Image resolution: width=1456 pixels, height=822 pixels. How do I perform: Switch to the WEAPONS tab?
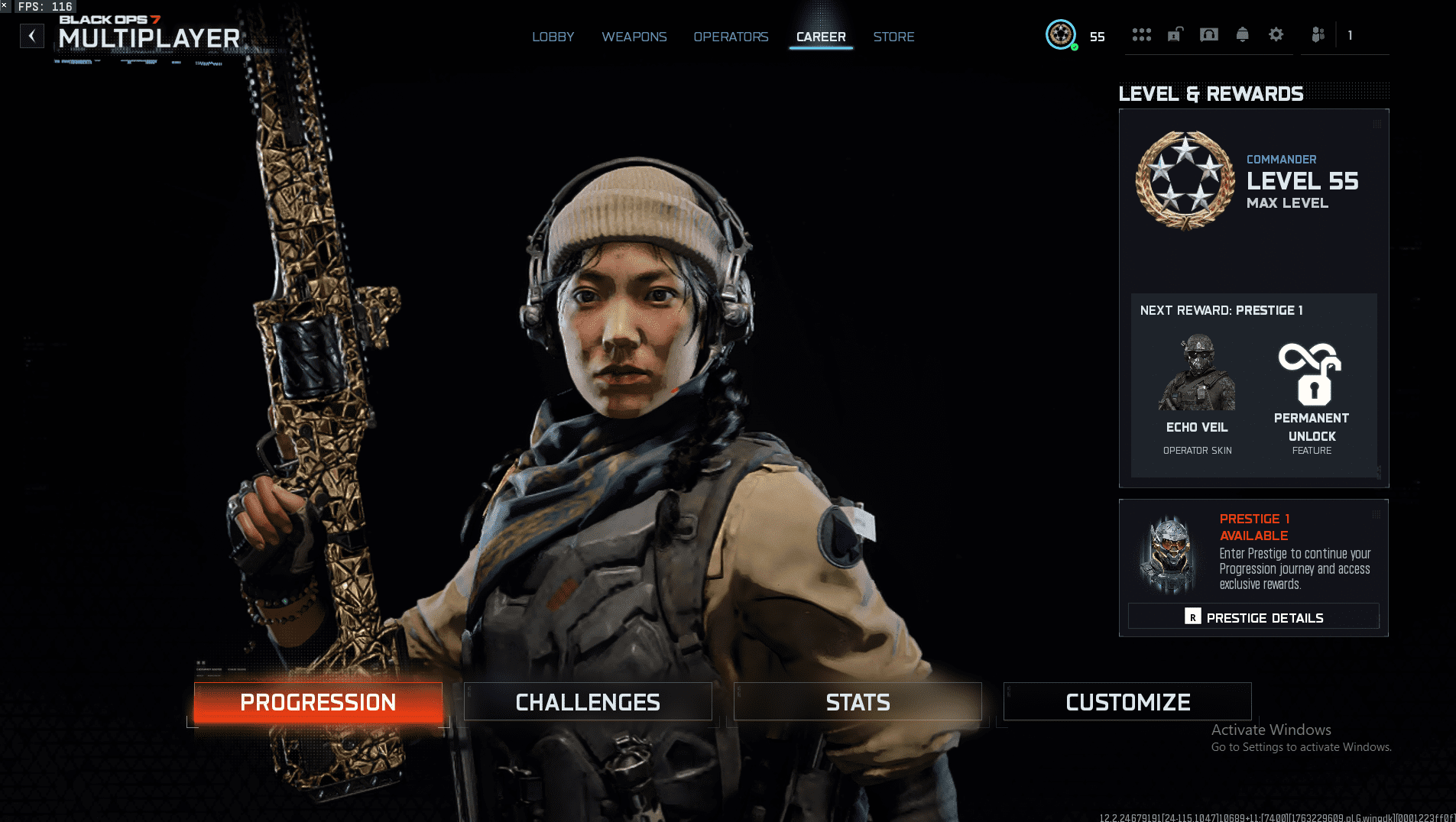pos(634,37)
